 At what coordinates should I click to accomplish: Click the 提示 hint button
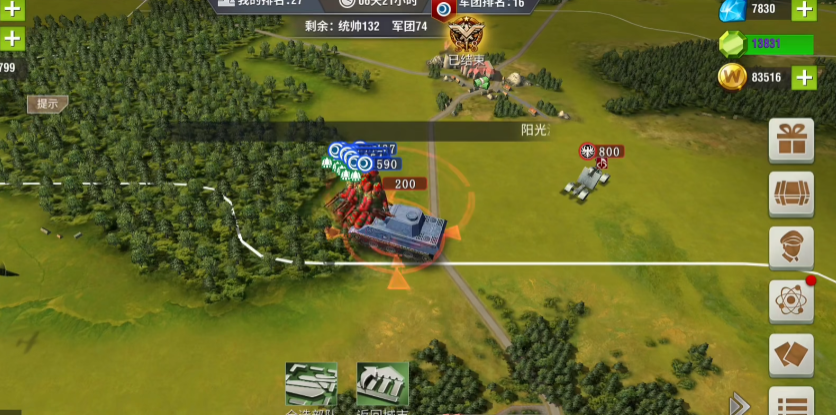pos(47,103)
